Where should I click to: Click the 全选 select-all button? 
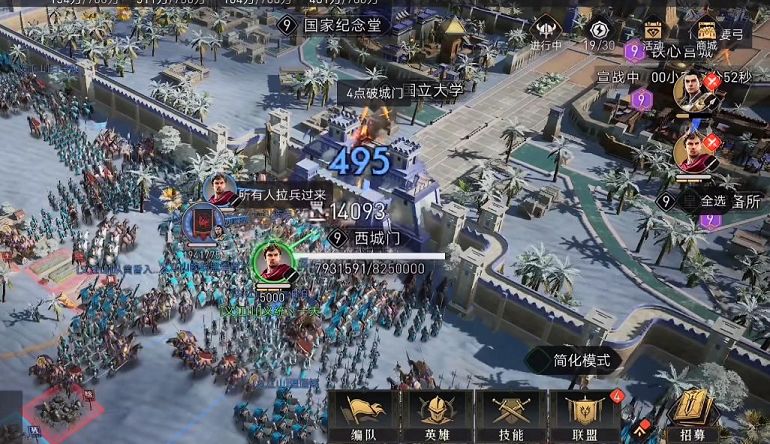(x=712, y=200)
